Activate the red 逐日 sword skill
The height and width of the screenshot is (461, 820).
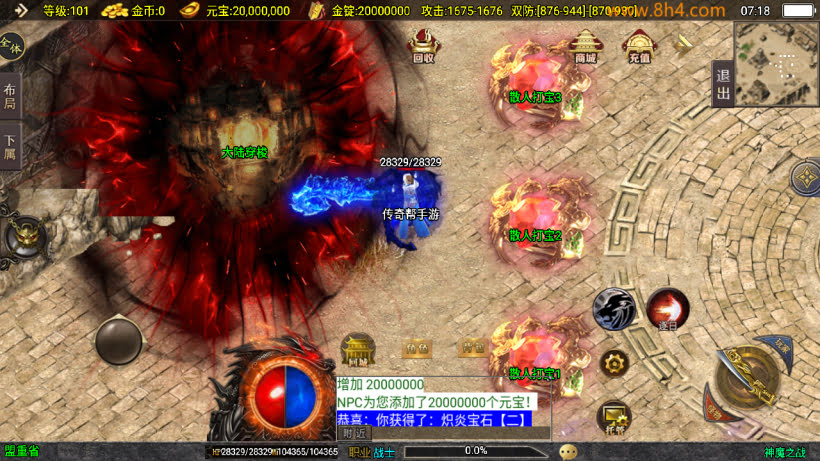[x=667, y=309]
